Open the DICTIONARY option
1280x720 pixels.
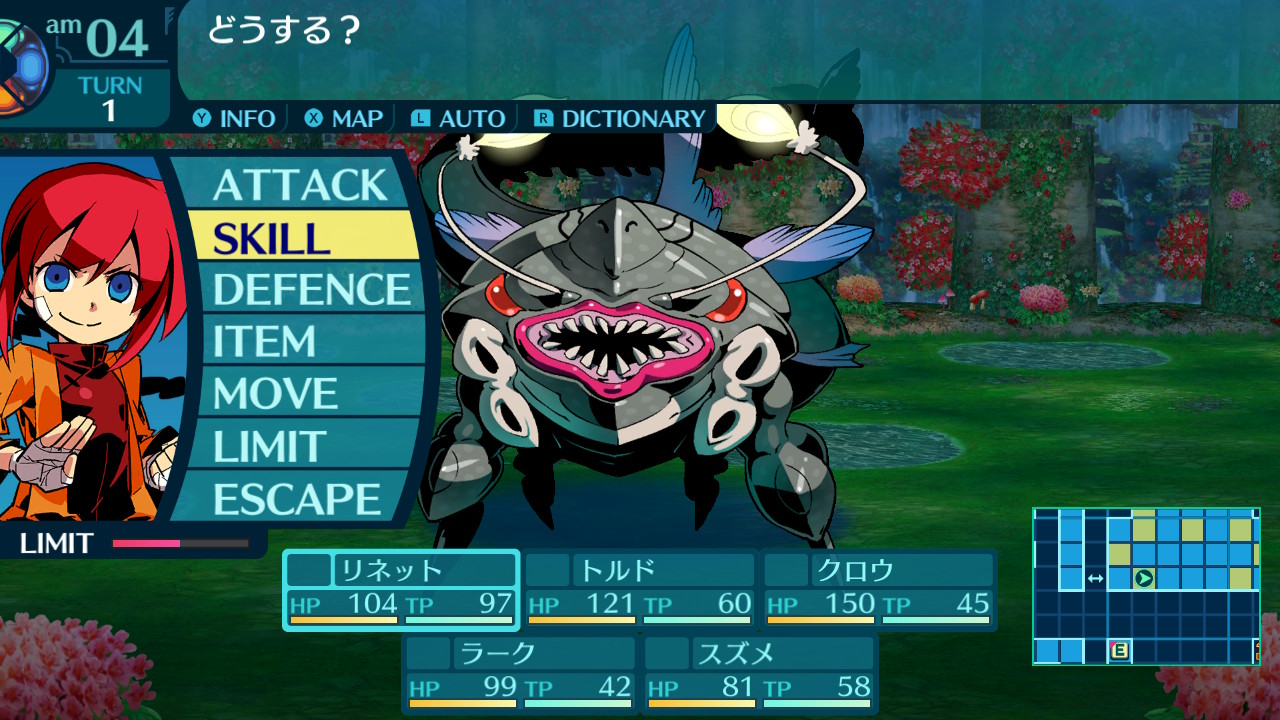pos(620,118)
